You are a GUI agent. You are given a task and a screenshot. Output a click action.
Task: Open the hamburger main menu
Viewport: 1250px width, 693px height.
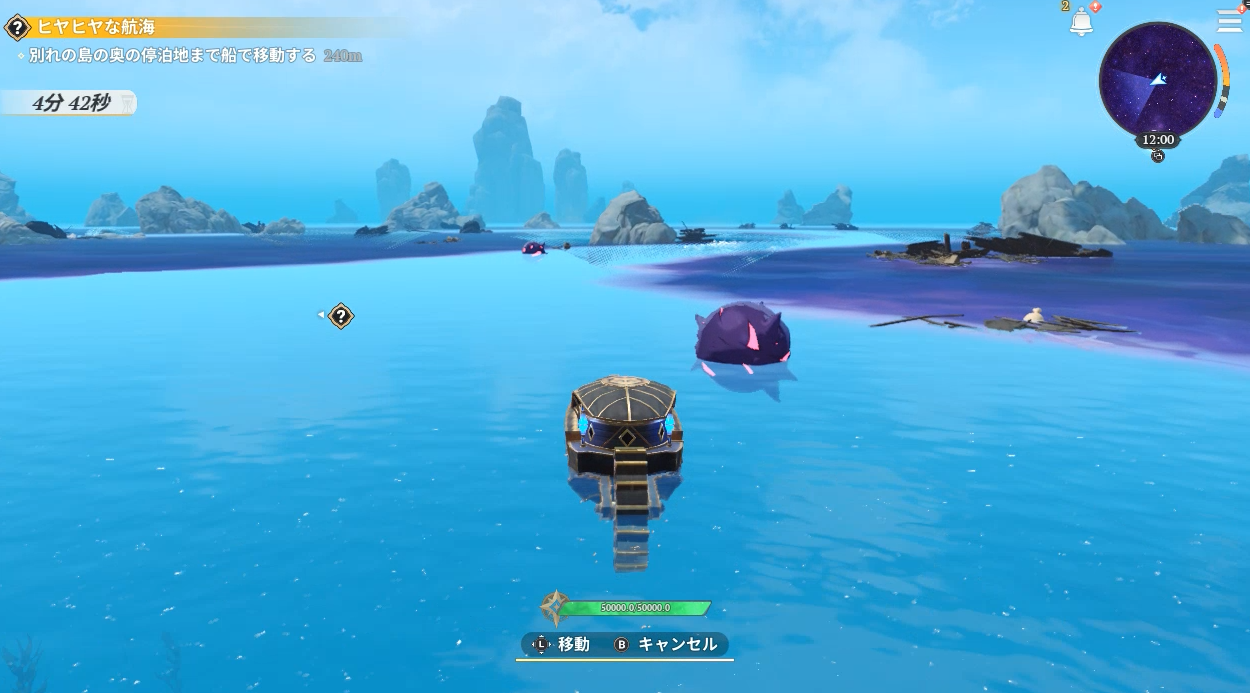1229,21
